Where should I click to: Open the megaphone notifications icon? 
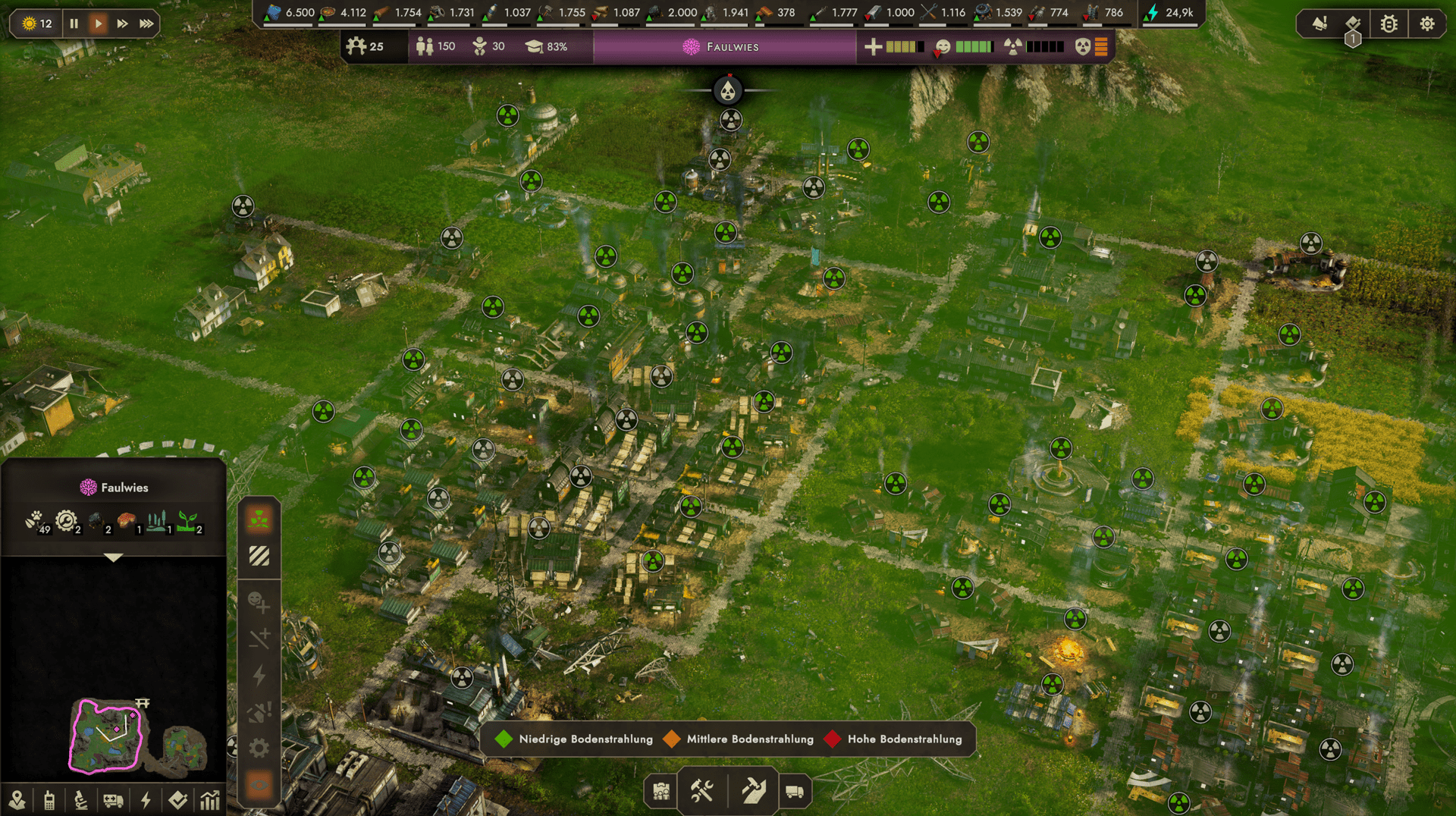pyautogui.click(x=1319, y=24)
